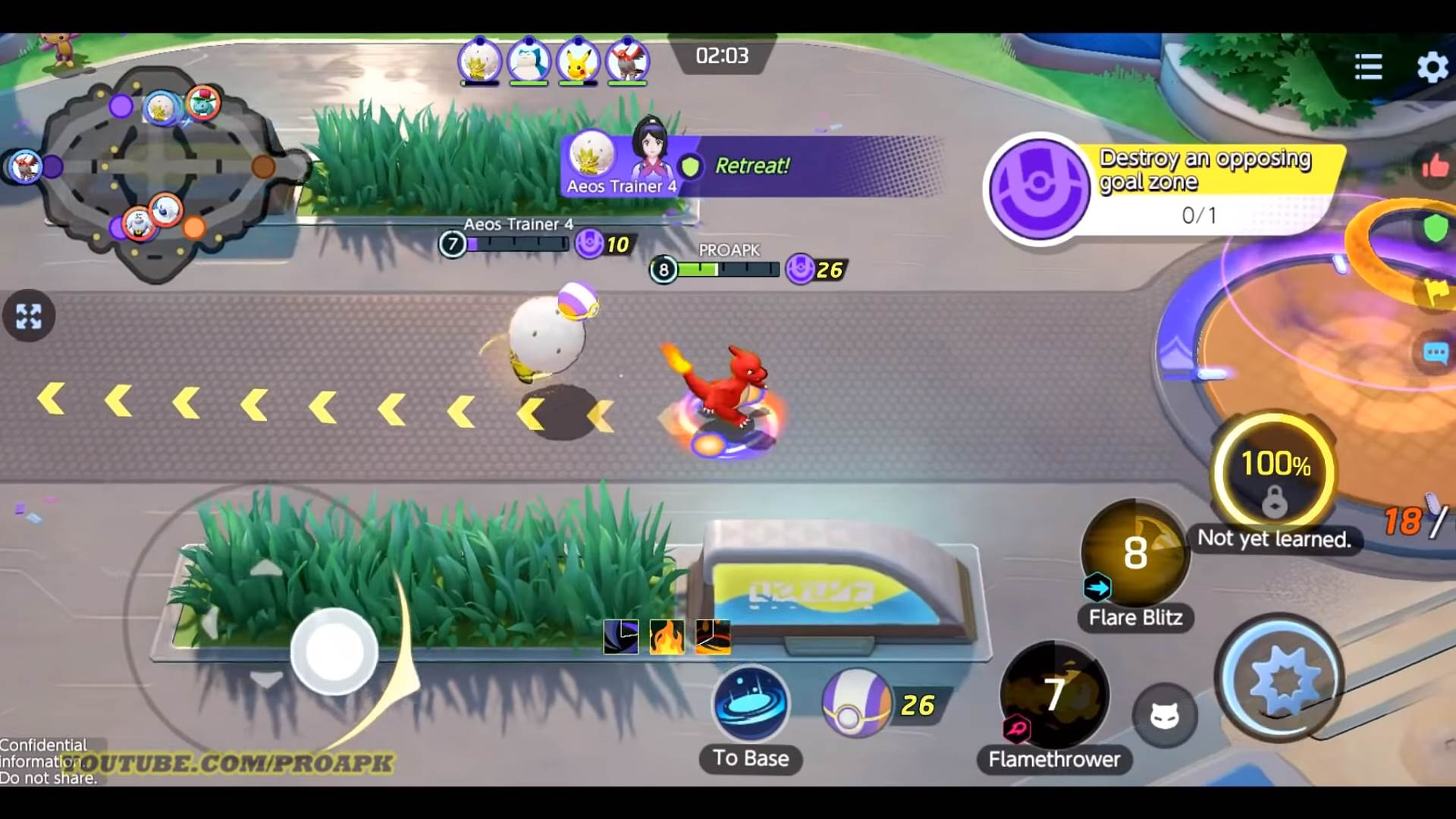Select the flame move icon above To Base
Screen dimensions: 1456x819
pos(666,636)
